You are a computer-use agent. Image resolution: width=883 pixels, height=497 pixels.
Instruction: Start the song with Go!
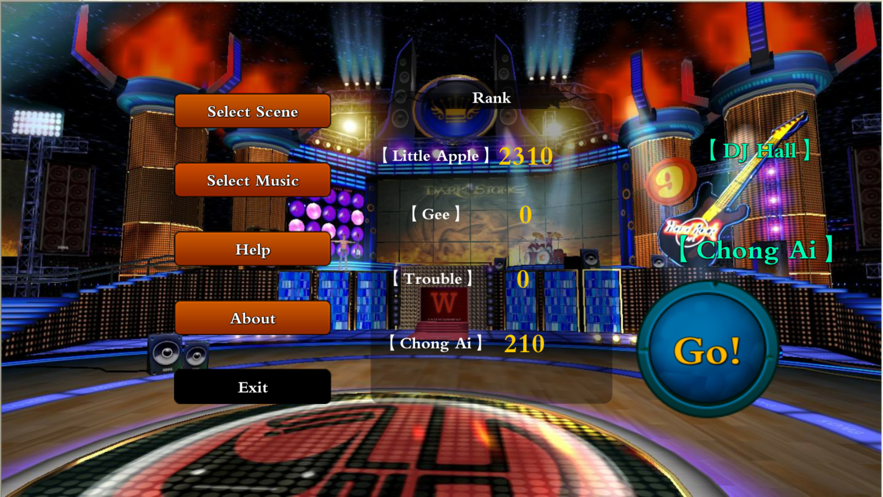[x=707, y=349]
